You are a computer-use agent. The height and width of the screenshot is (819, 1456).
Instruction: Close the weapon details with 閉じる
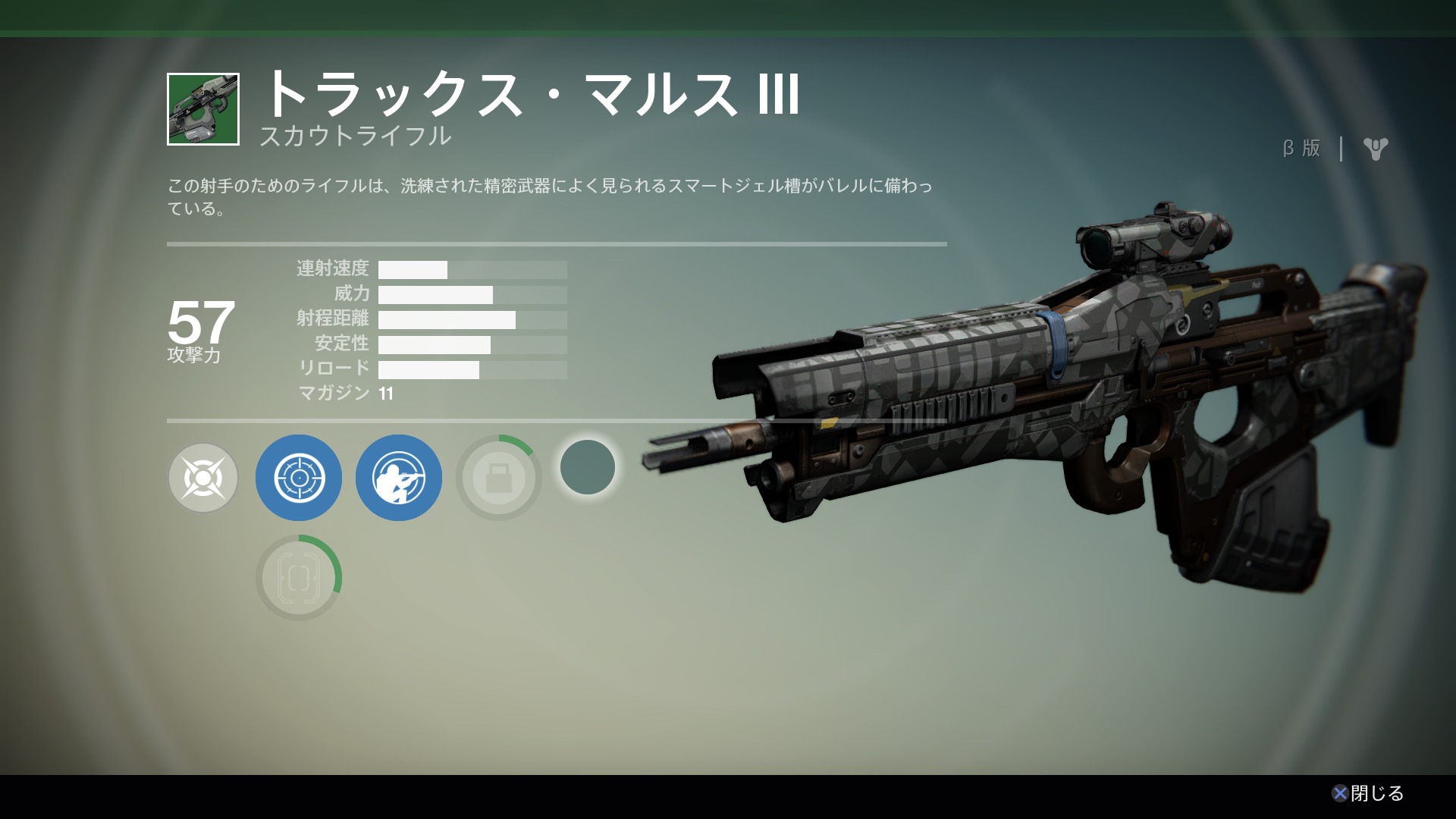pos(1368,793)
